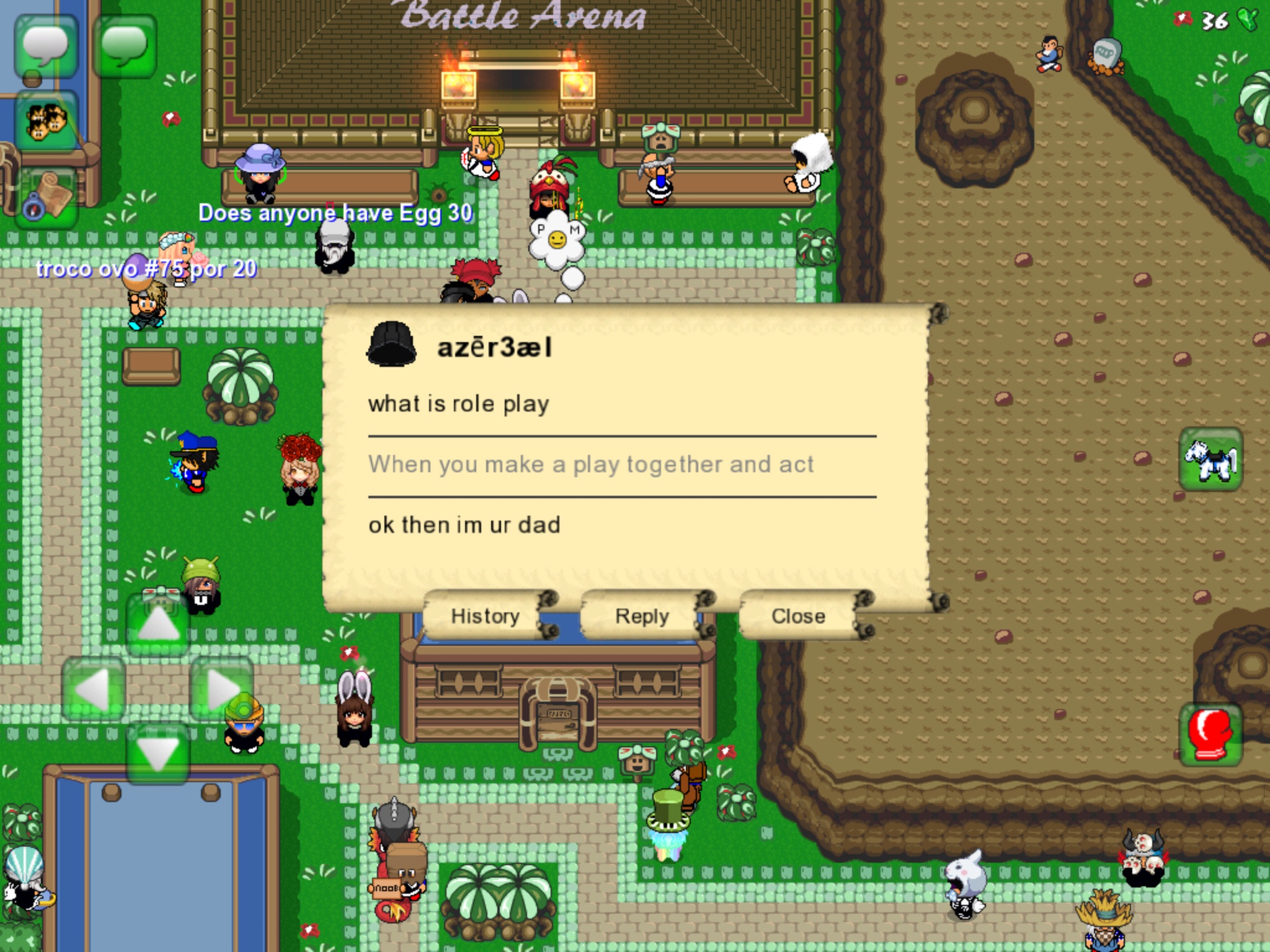Open the message History
The height and width of the screenshot is (952, 1270).
click(485, 616)
